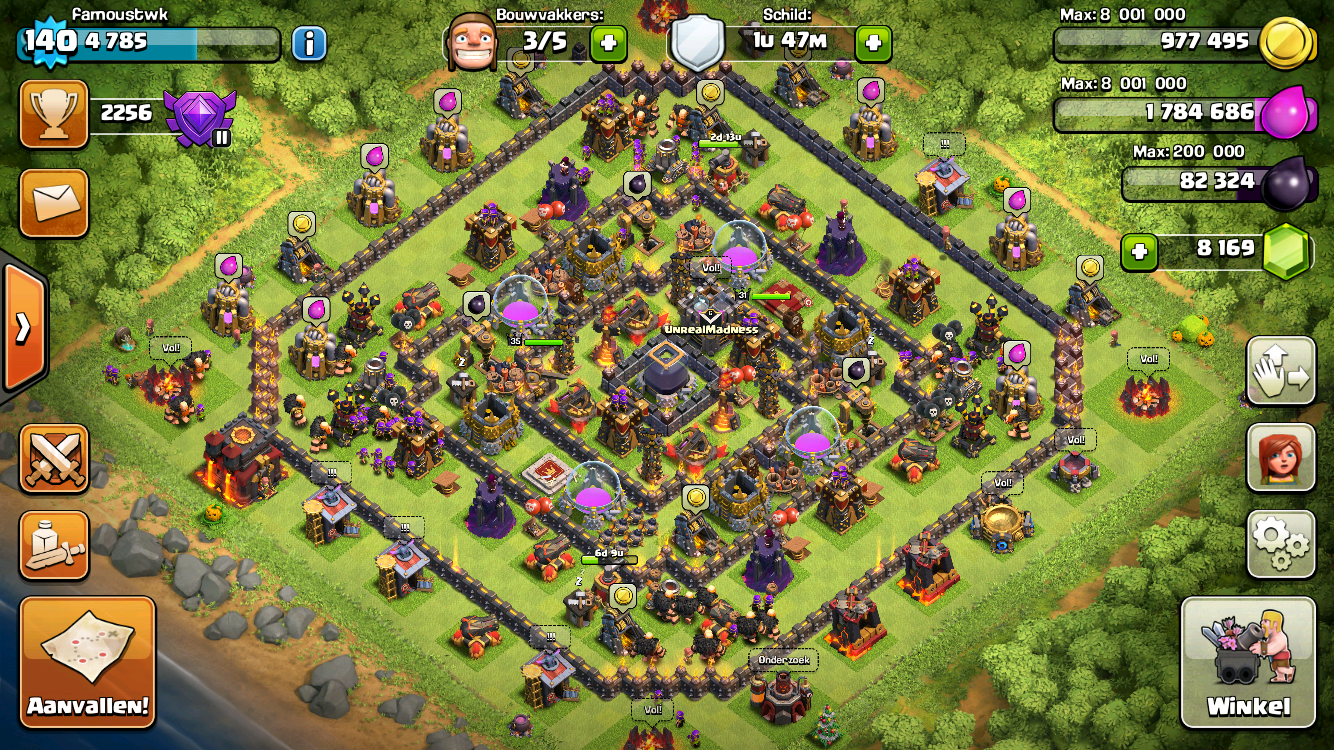Buy gems with the green plus
The width and height of the screenshot is (1334, 750).
tap(1139, 252)
